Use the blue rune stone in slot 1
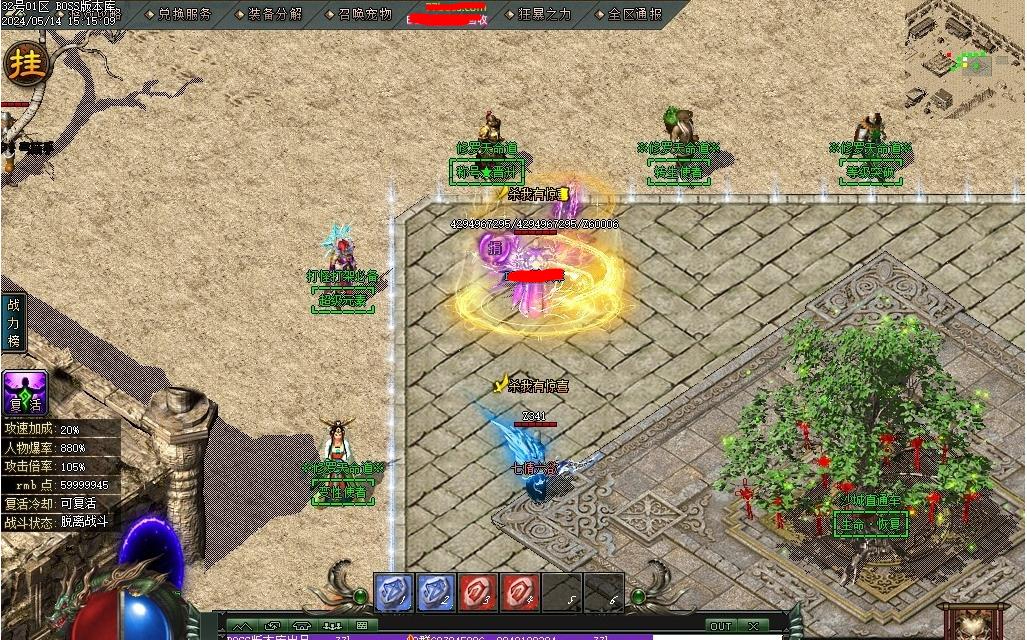1027x640 pixels. pyautogui.click(x=394, y=592)
